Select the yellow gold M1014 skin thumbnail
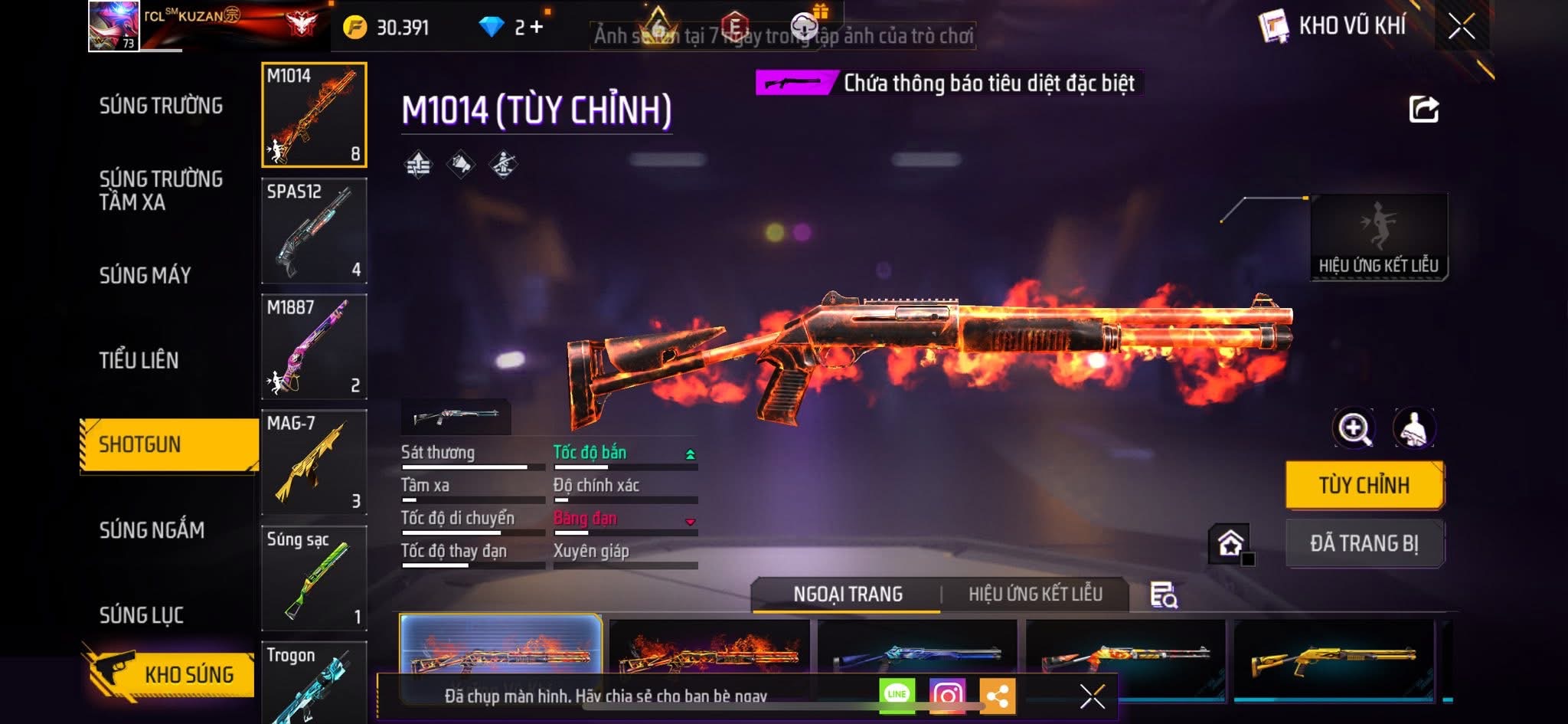This screenshot has width=1568, height=724. click(x=1333, y=655)
